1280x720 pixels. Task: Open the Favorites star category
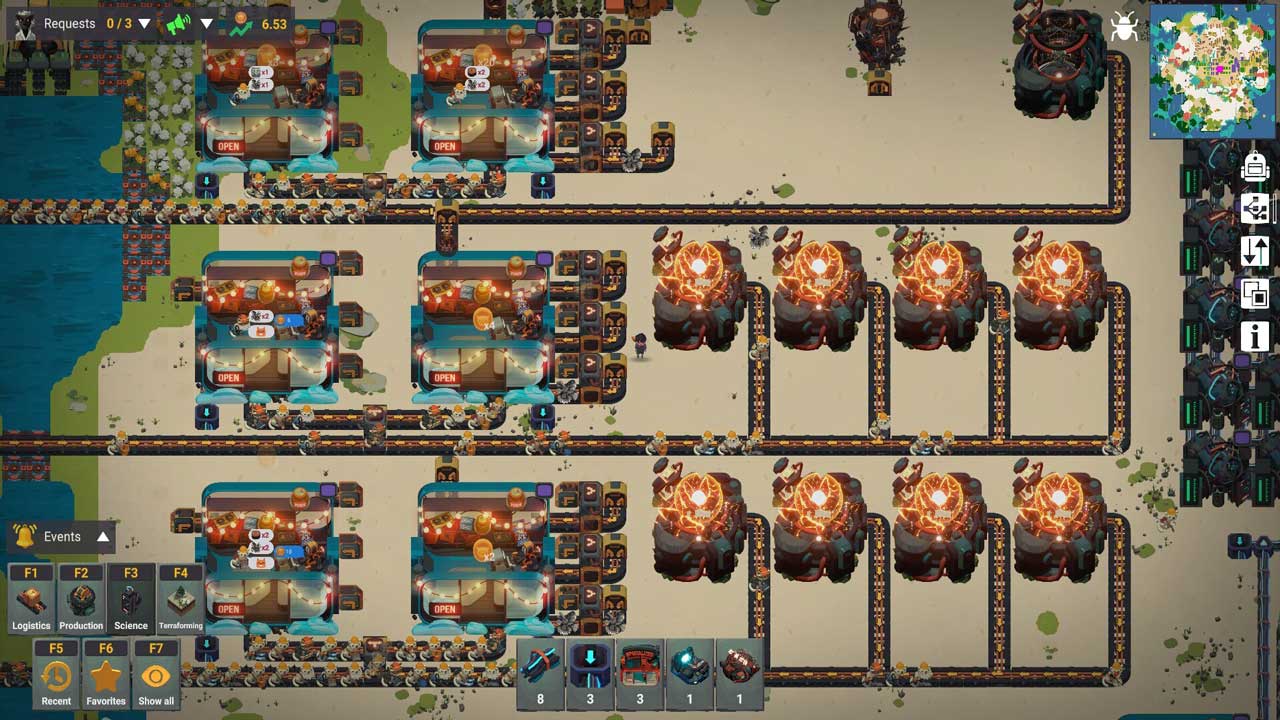106,676
